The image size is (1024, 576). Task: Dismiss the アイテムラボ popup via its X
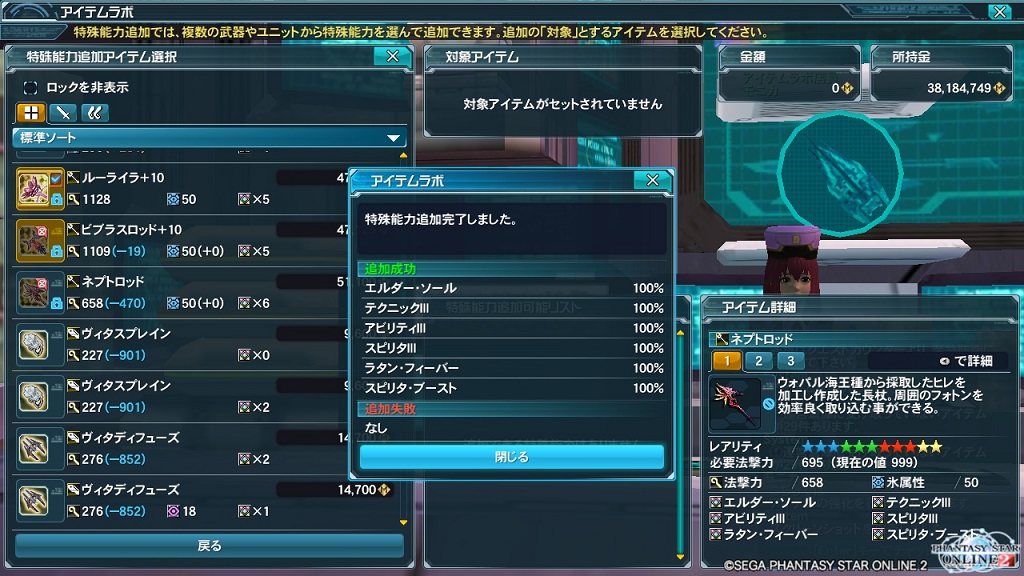click(x=652, y=180)
